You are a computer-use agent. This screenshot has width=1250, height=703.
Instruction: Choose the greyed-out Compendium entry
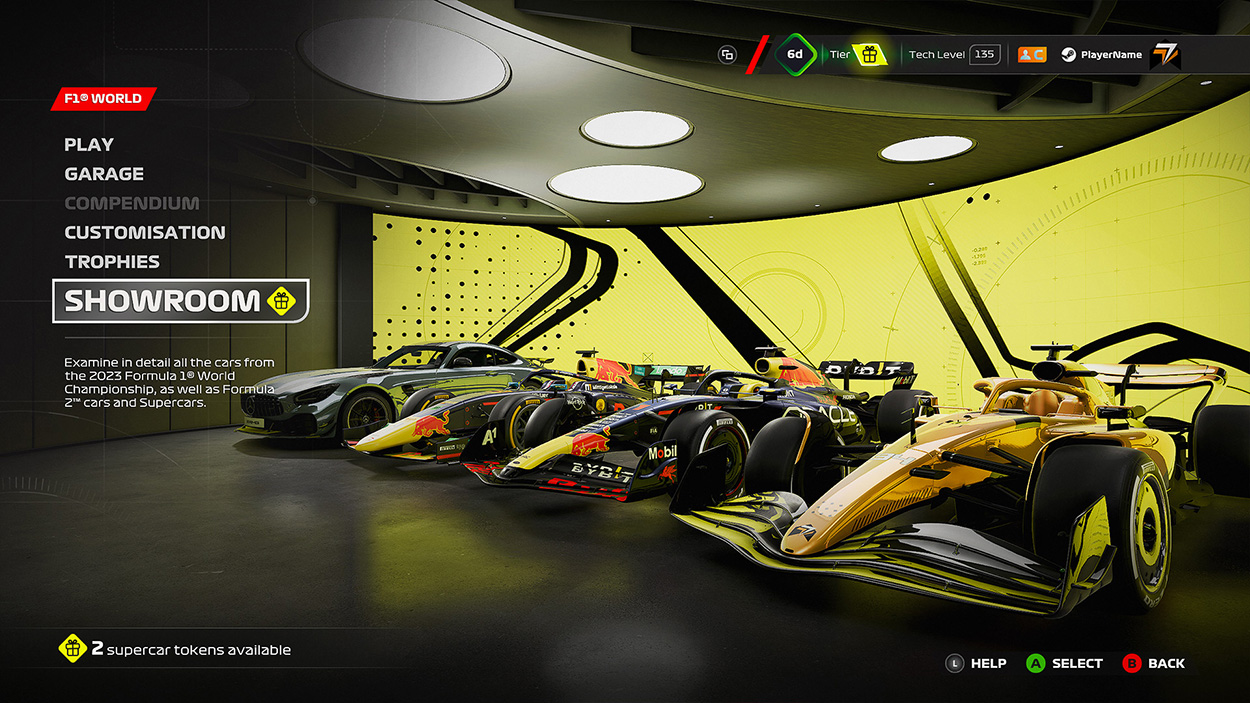point(132,203)
